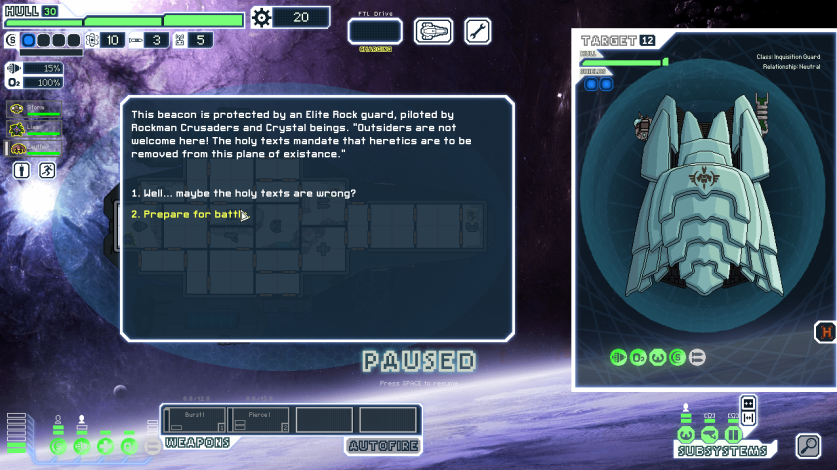
Task: Select the Pierce weapon slot
Action: tap(259, 419)
